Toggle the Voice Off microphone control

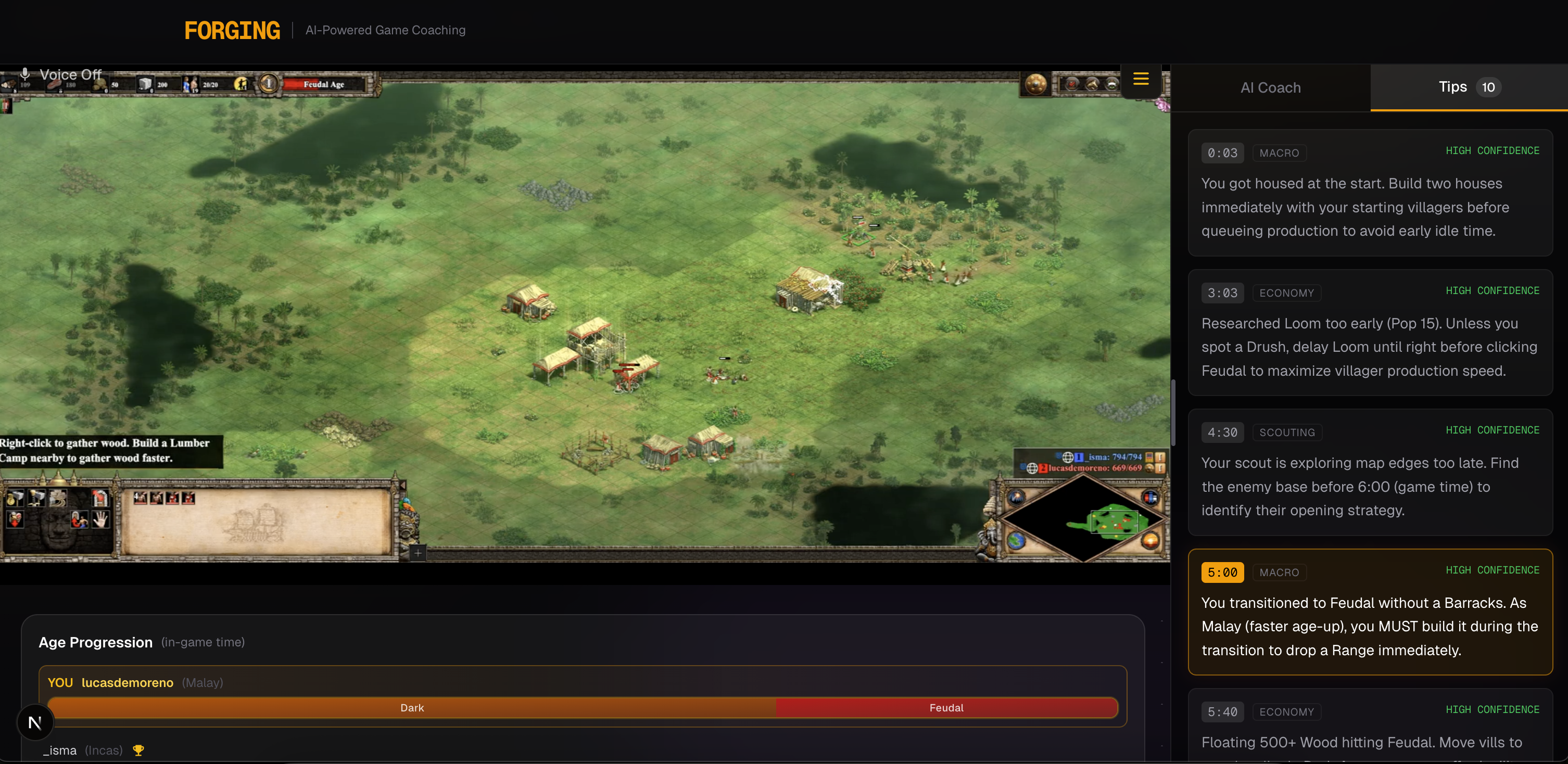61,74
